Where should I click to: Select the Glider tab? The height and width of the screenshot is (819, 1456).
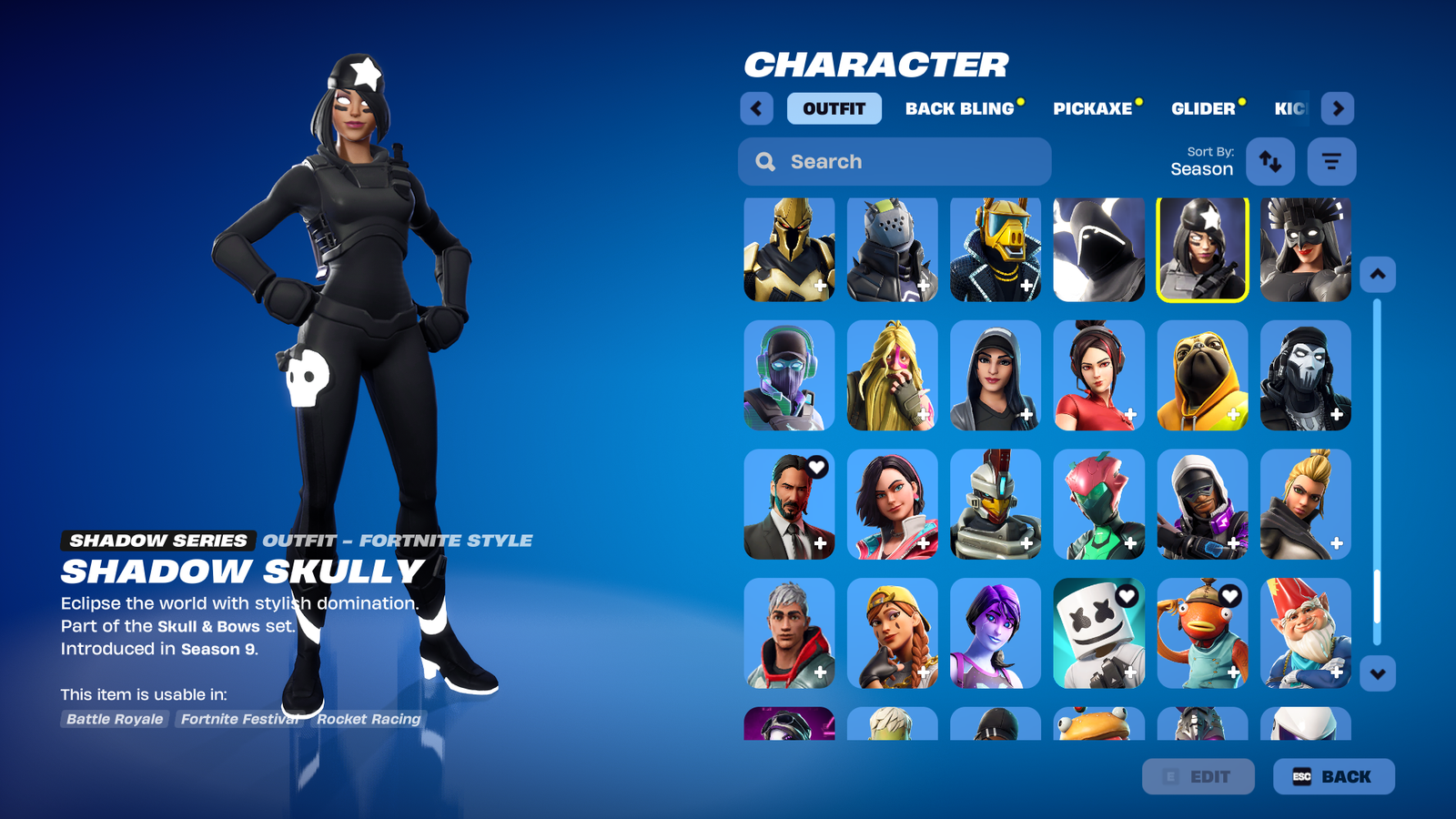1203,108
